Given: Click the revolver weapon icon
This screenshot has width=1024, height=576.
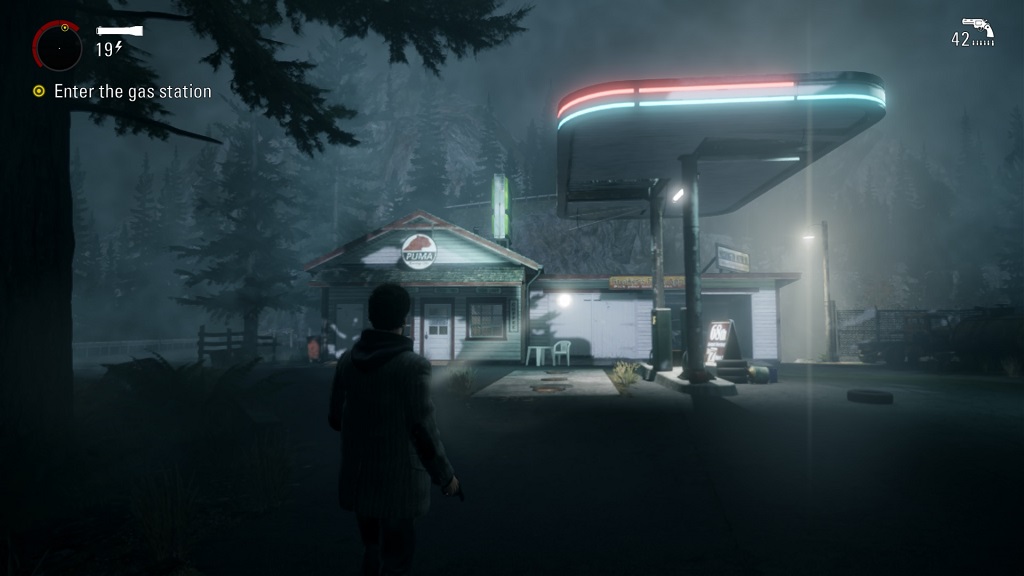Looking at the screenshot, I should [x=977, y=26].
